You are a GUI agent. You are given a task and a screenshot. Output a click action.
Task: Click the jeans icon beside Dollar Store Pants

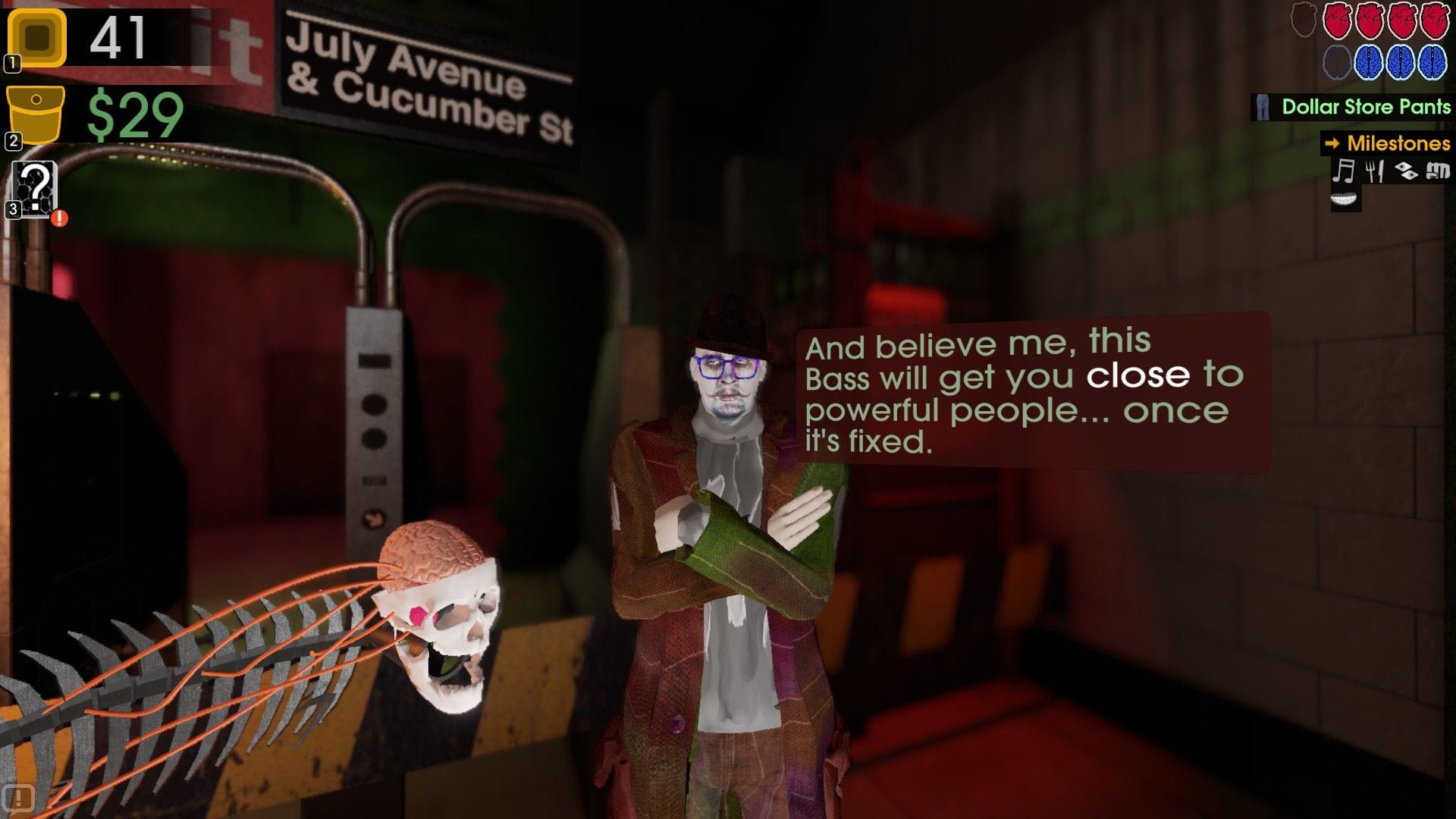click(1263, 108)
